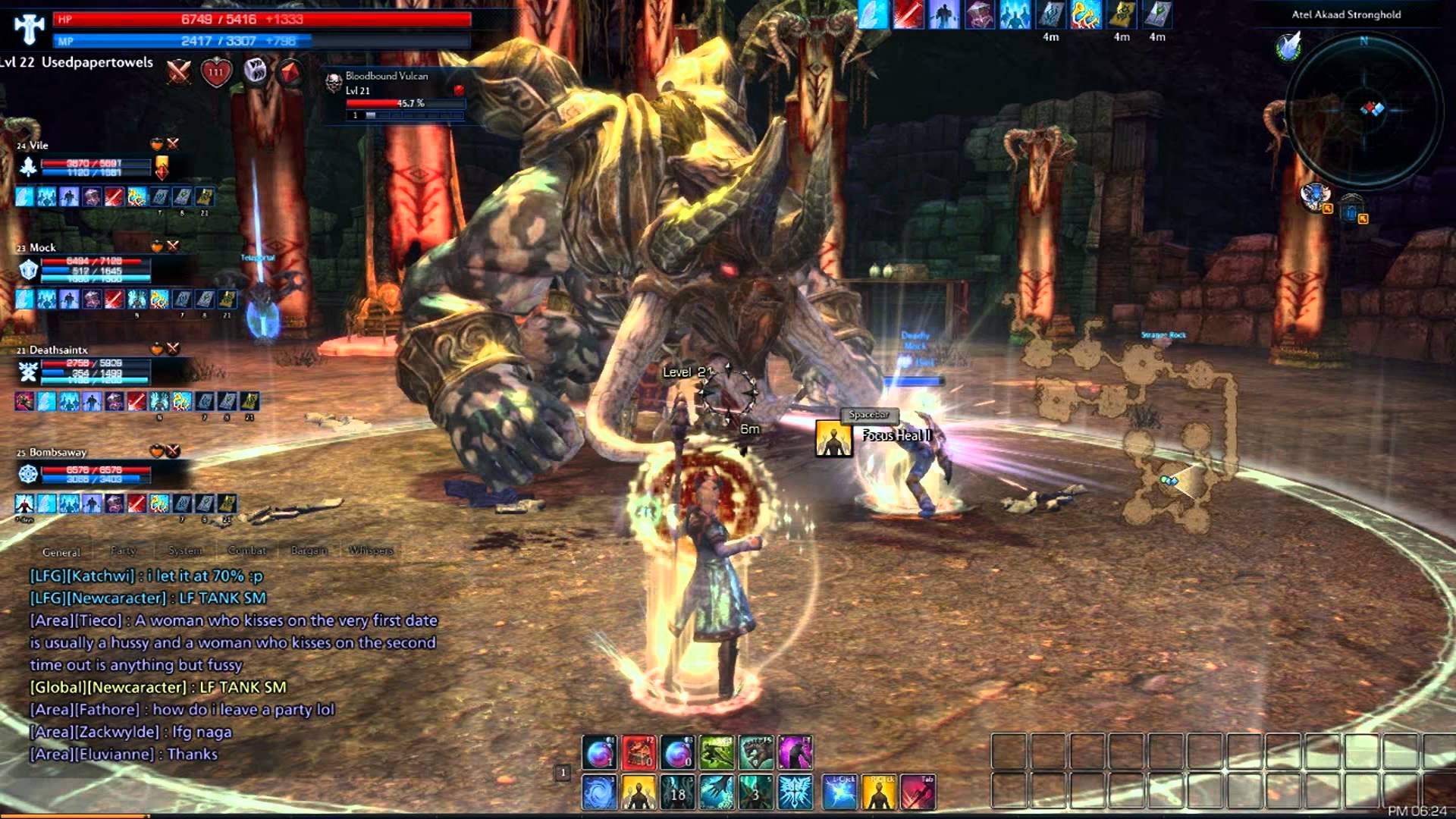
Task: Activate the green running figure skill
Action: click(716, 753)
